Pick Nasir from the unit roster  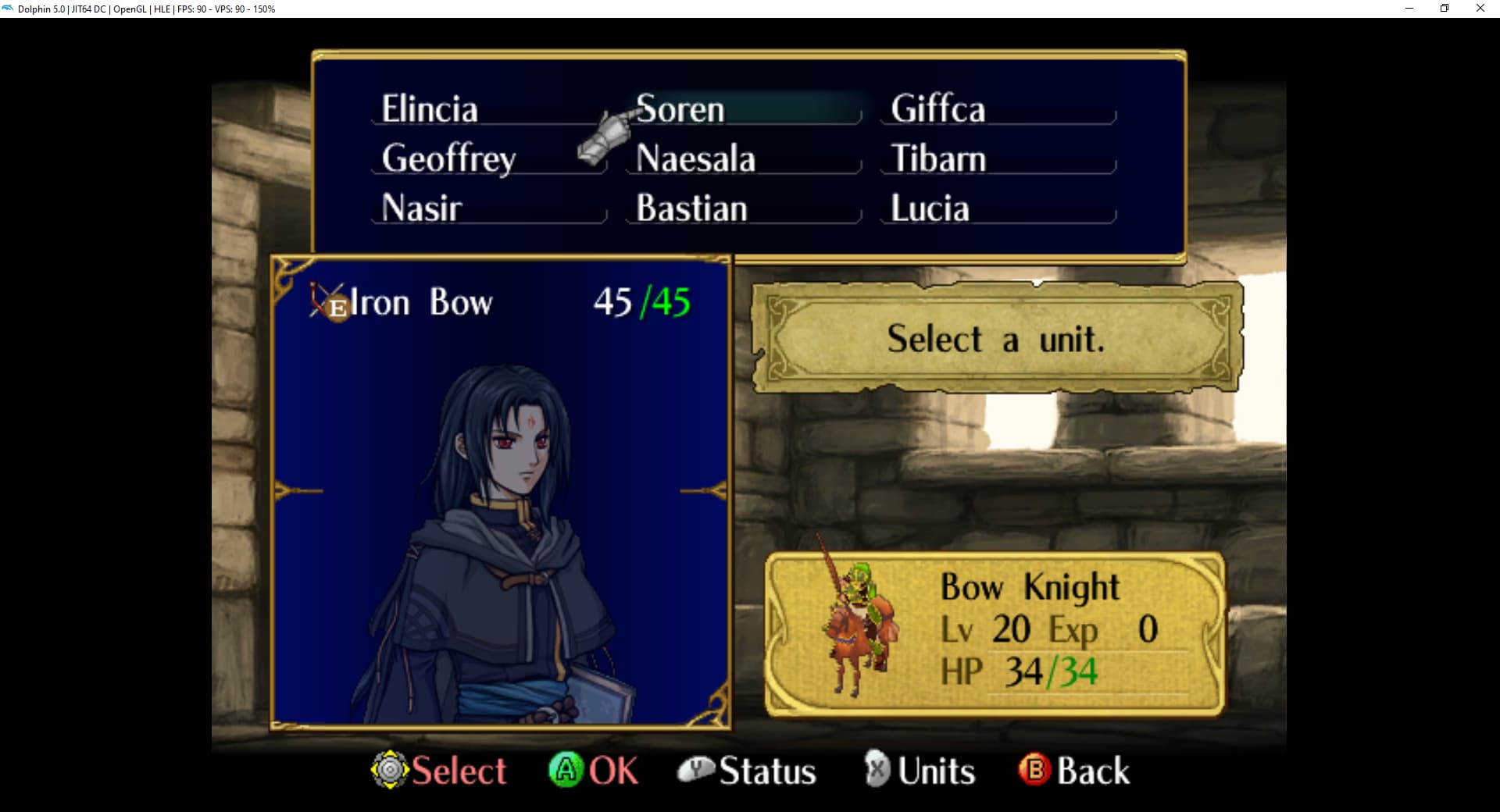click(x=422, y=208)
